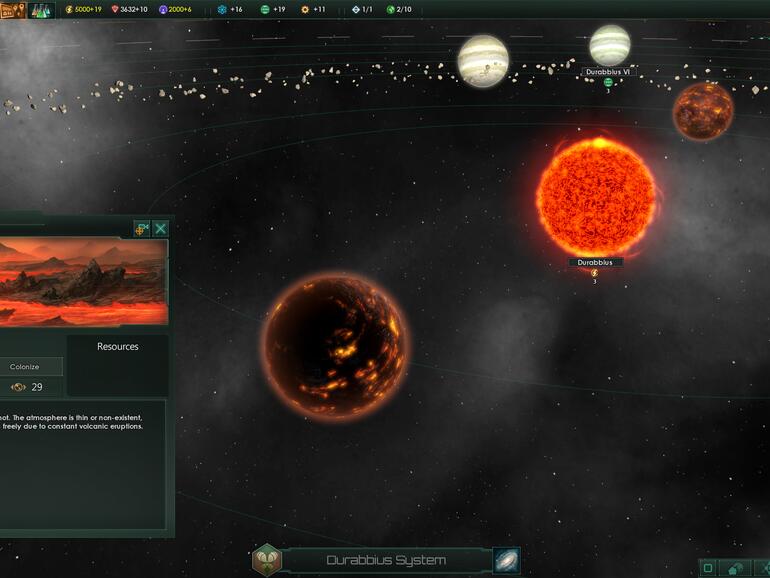Select the Durabbius star label
Viewport: 770px width, 578px height.
[595, 263]
